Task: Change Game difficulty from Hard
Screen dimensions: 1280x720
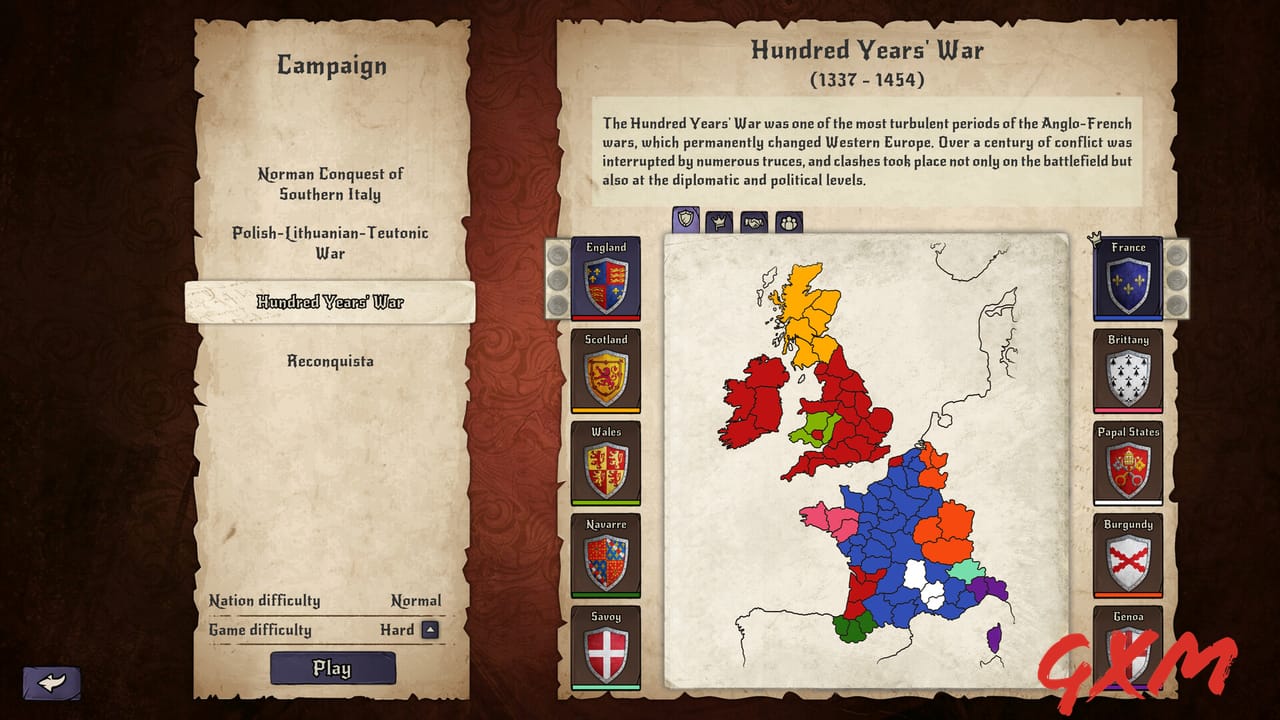Action: (400, 630)
